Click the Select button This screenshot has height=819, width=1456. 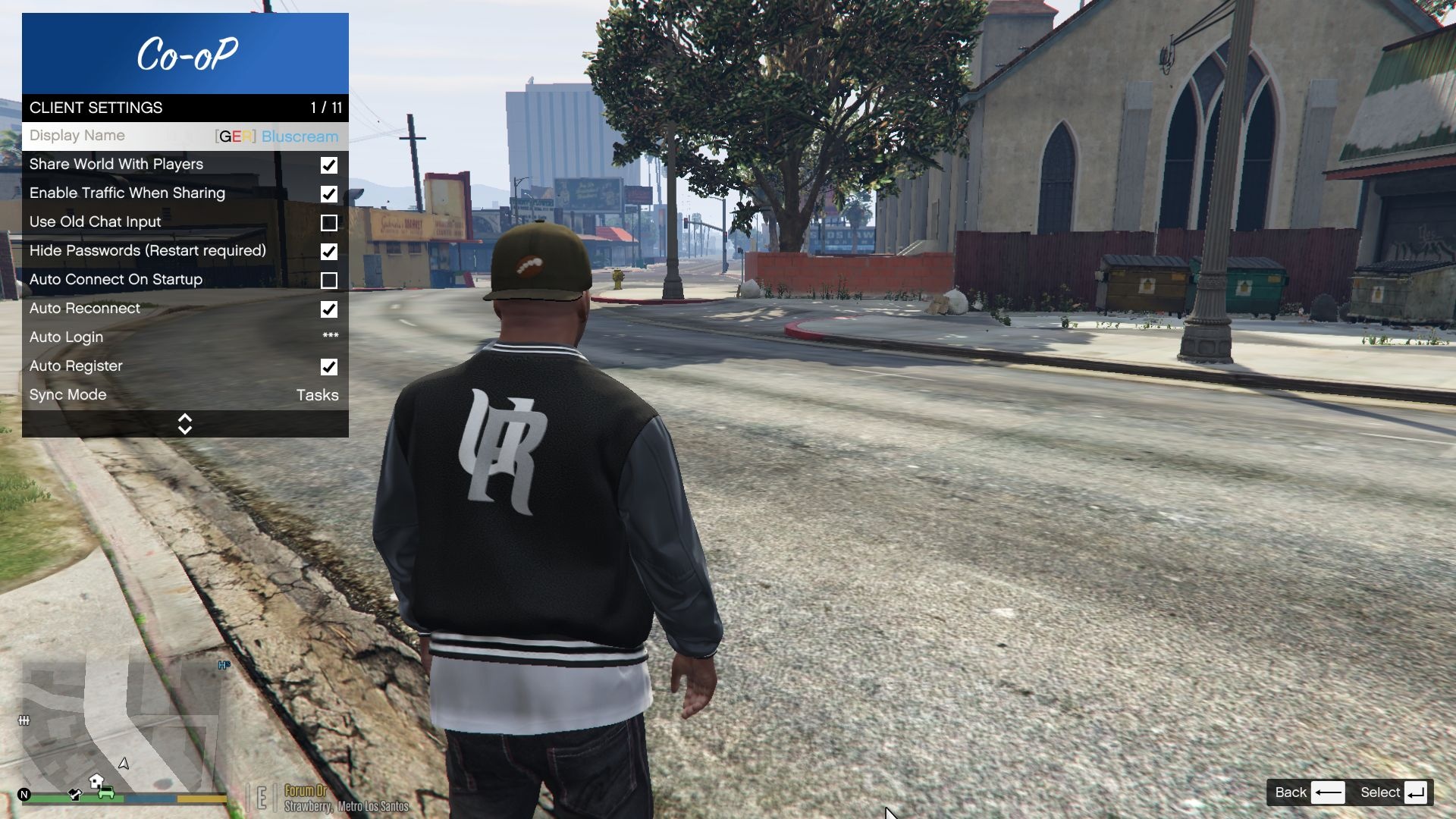point(1394,792)
